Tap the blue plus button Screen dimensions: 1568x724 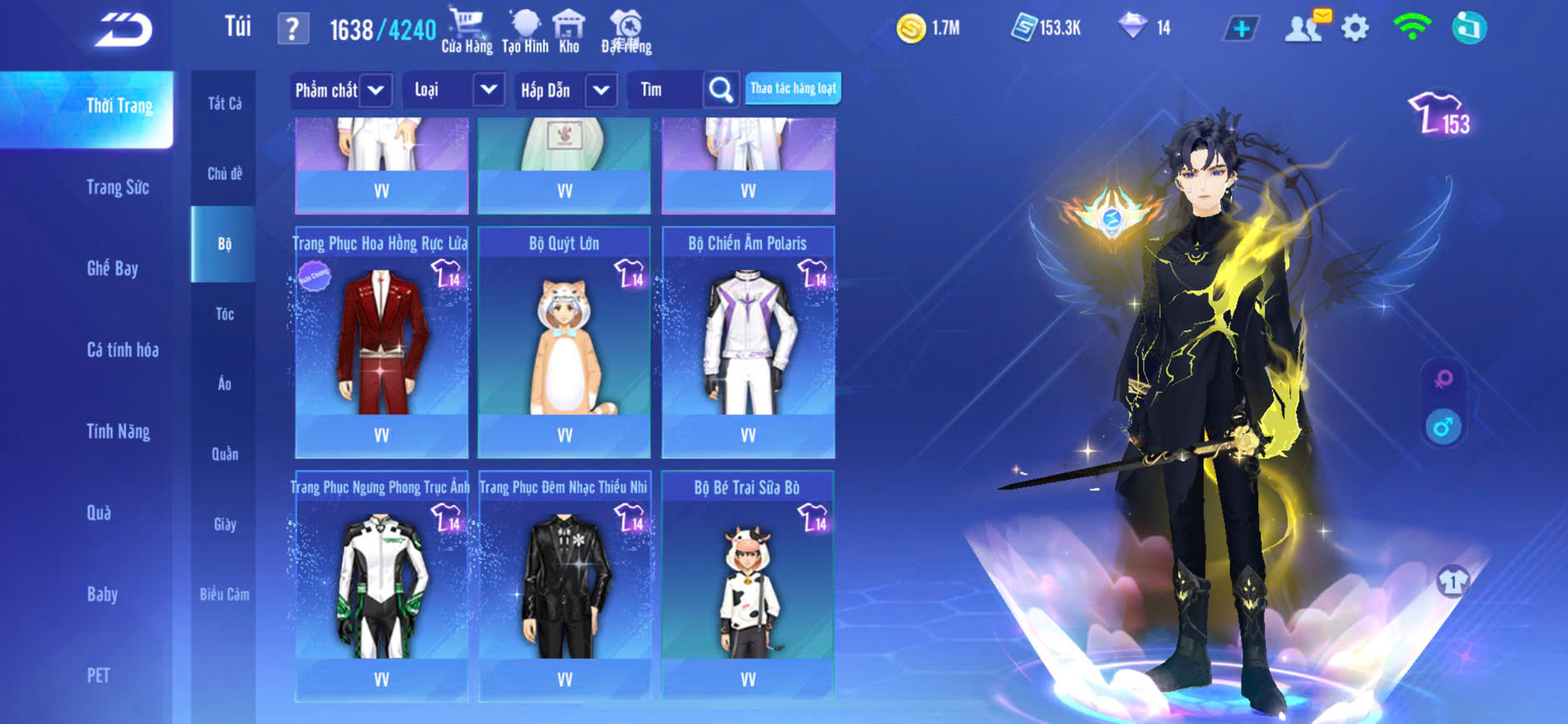coord(1242,29)
